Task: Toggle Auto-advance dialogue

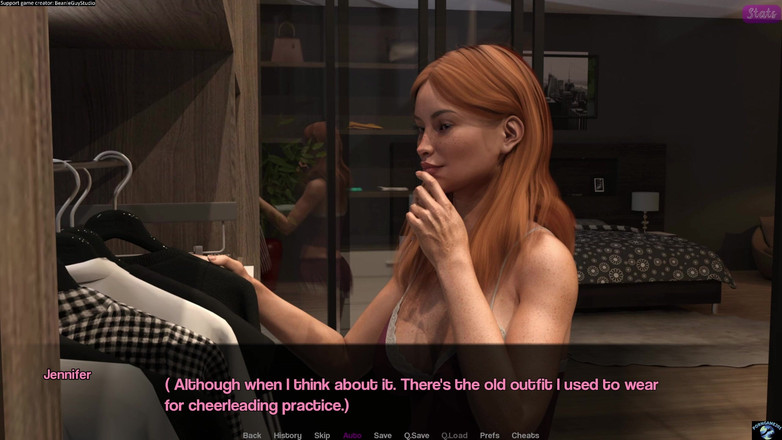Action: coord(352,435)
